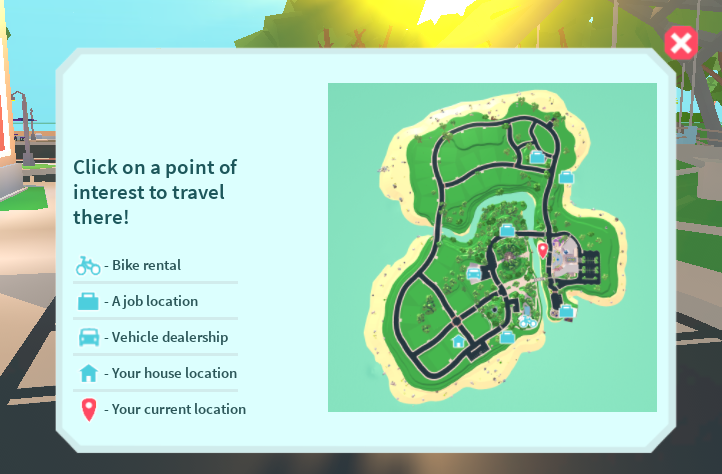Screen dimensions: 722x474
Task: Select the vehicle dealership car marker
Action: [x=474, y=272]
